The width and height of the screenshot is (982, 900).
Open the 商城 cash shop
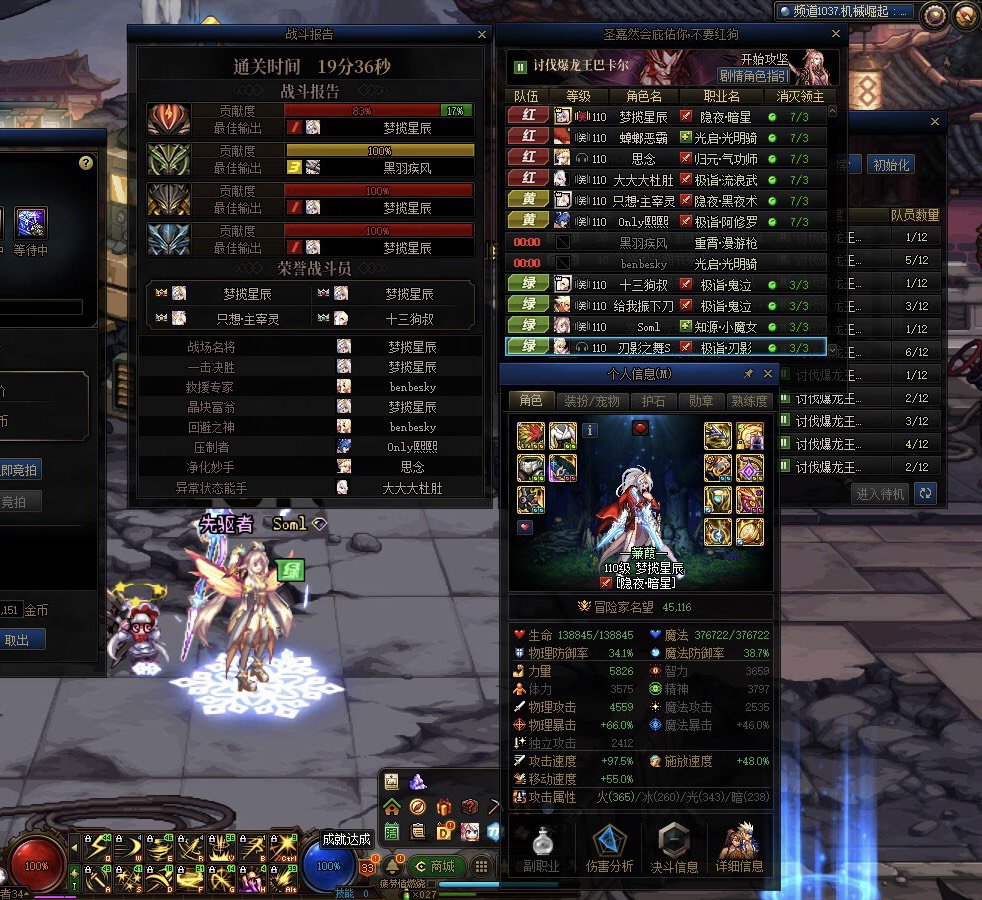436,866
